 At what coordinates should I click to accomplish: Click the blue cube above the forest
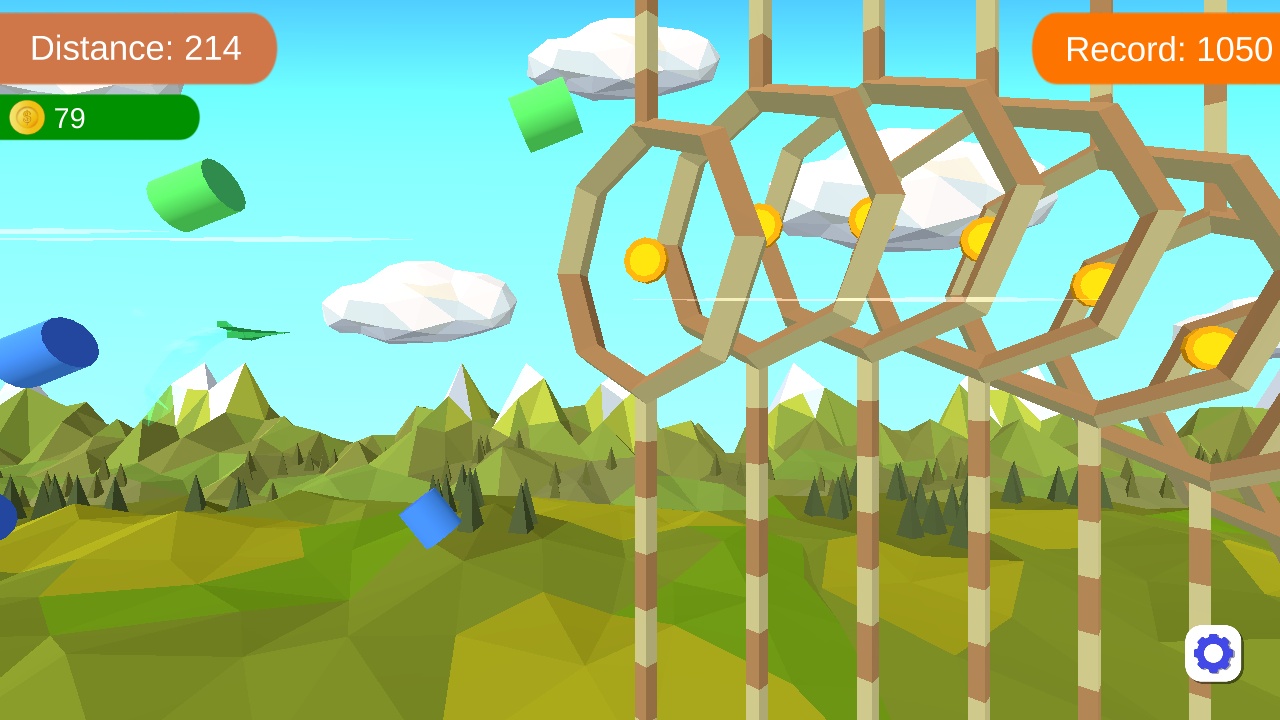click(432, 519)
